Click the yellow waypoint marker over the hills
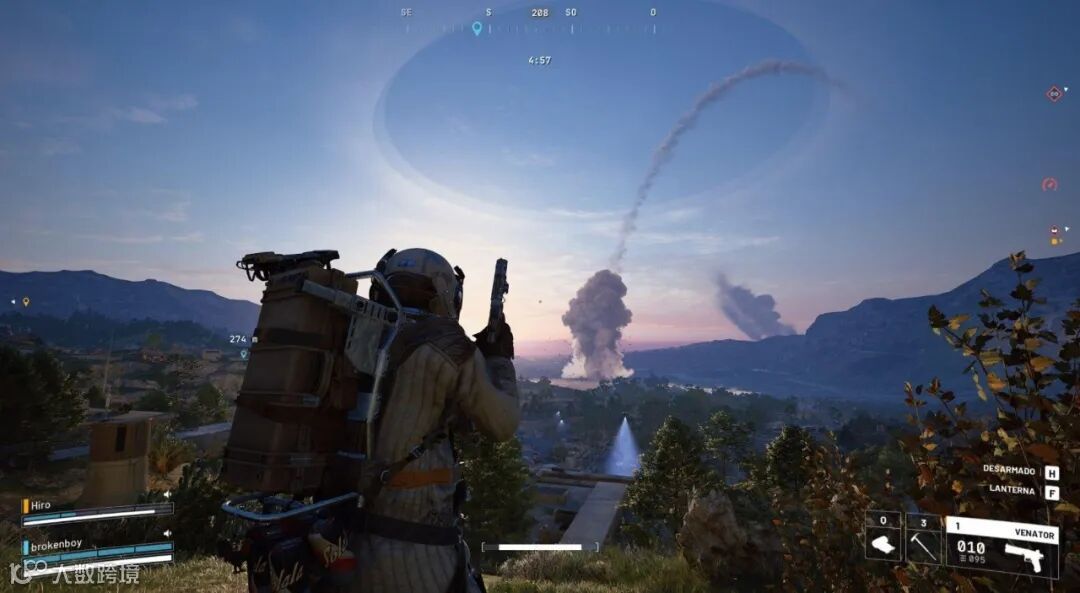The width and height of the screenshot is (1080, 593). click(26, 301)
